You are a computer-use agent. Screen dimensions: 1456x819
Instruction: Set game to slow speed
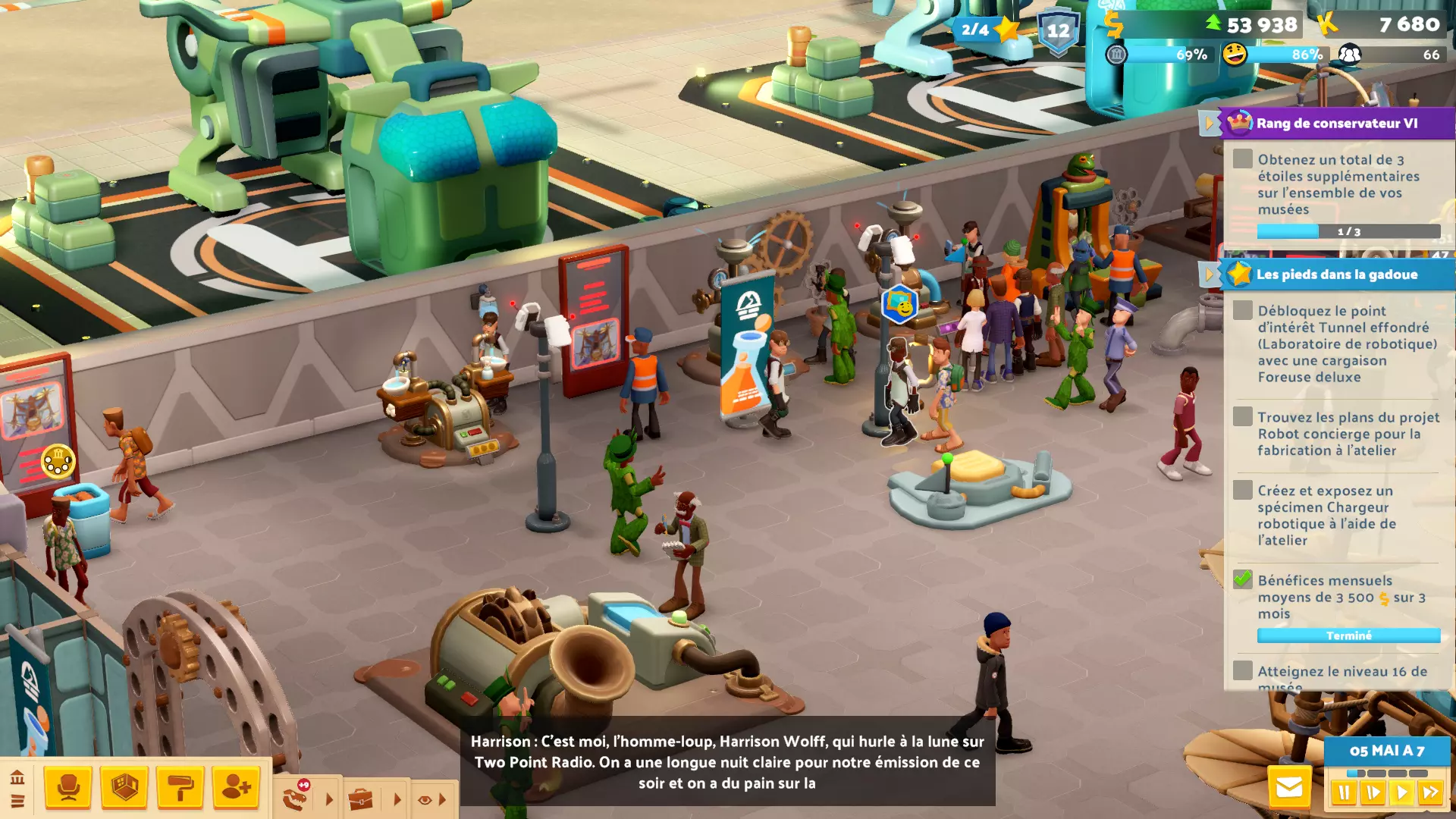click(1373, 793)
